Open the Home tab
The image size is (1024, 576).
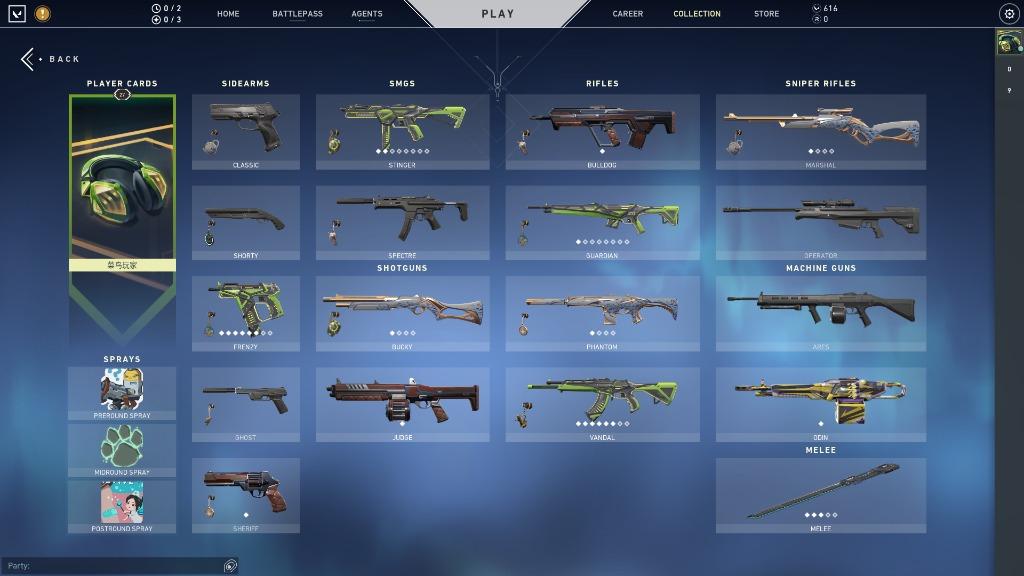pyautogui.click(x=228, y=14)
